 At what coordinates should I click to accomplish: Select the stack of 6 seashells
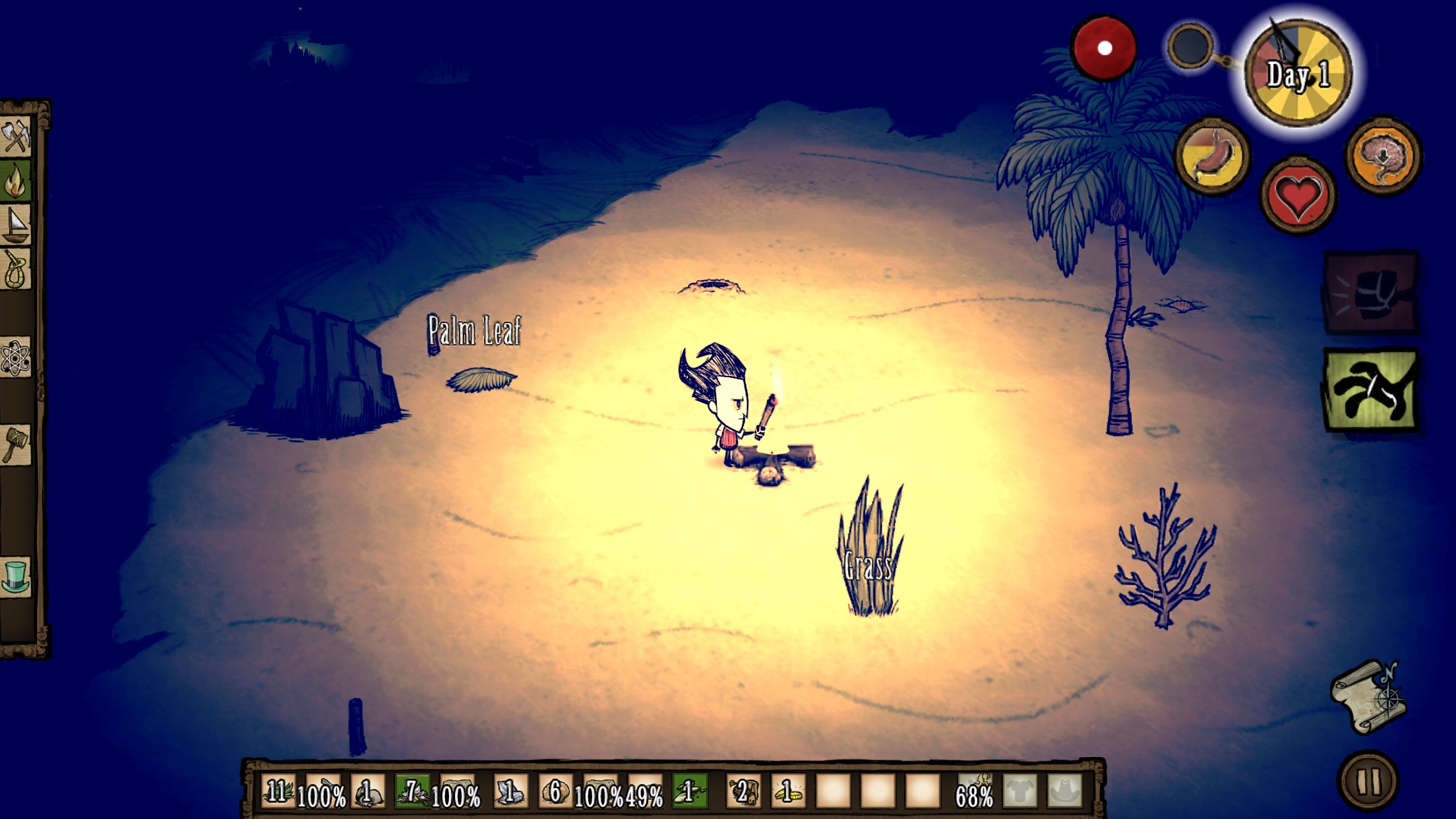[555, 791]
